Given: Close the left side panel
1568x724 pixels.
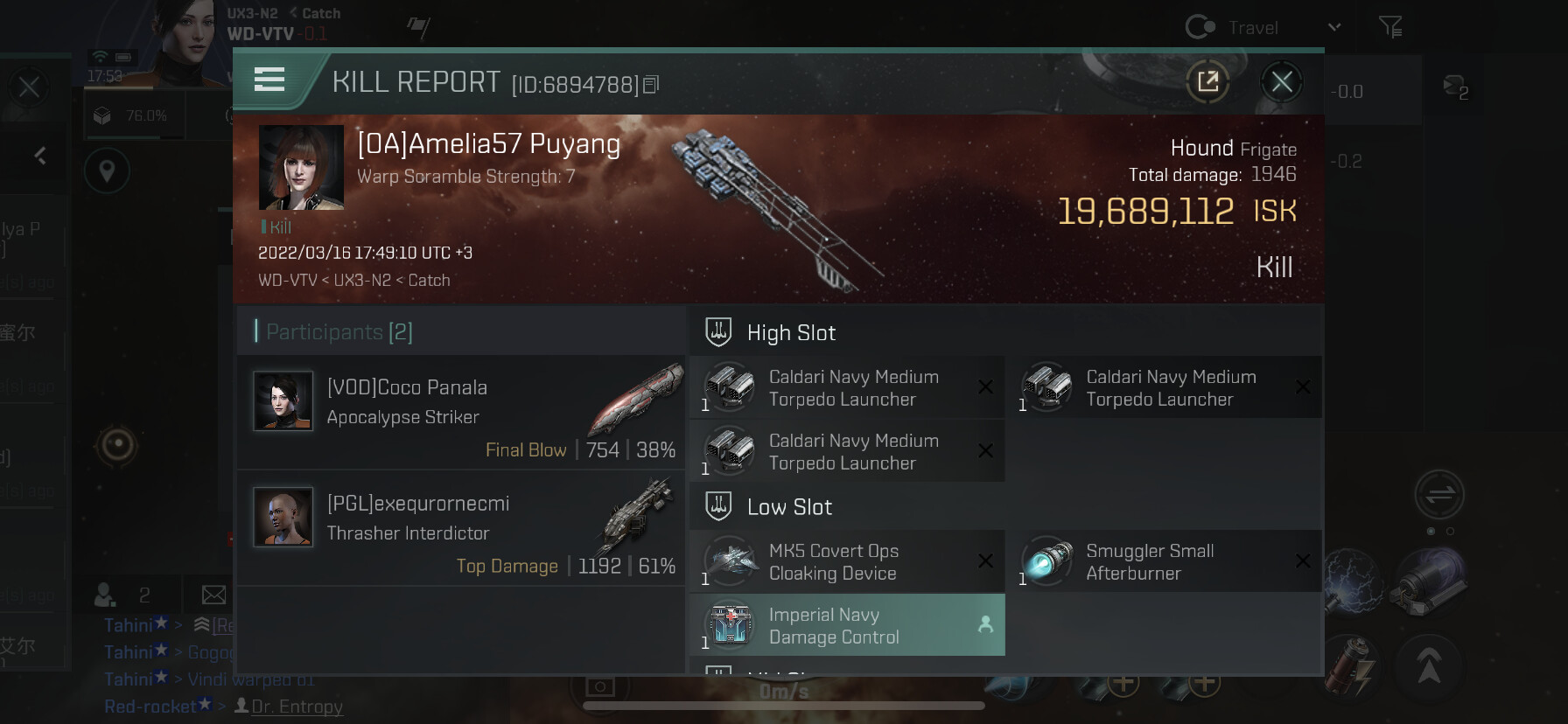Looking at the screenshot, I should tap(29, 87).
